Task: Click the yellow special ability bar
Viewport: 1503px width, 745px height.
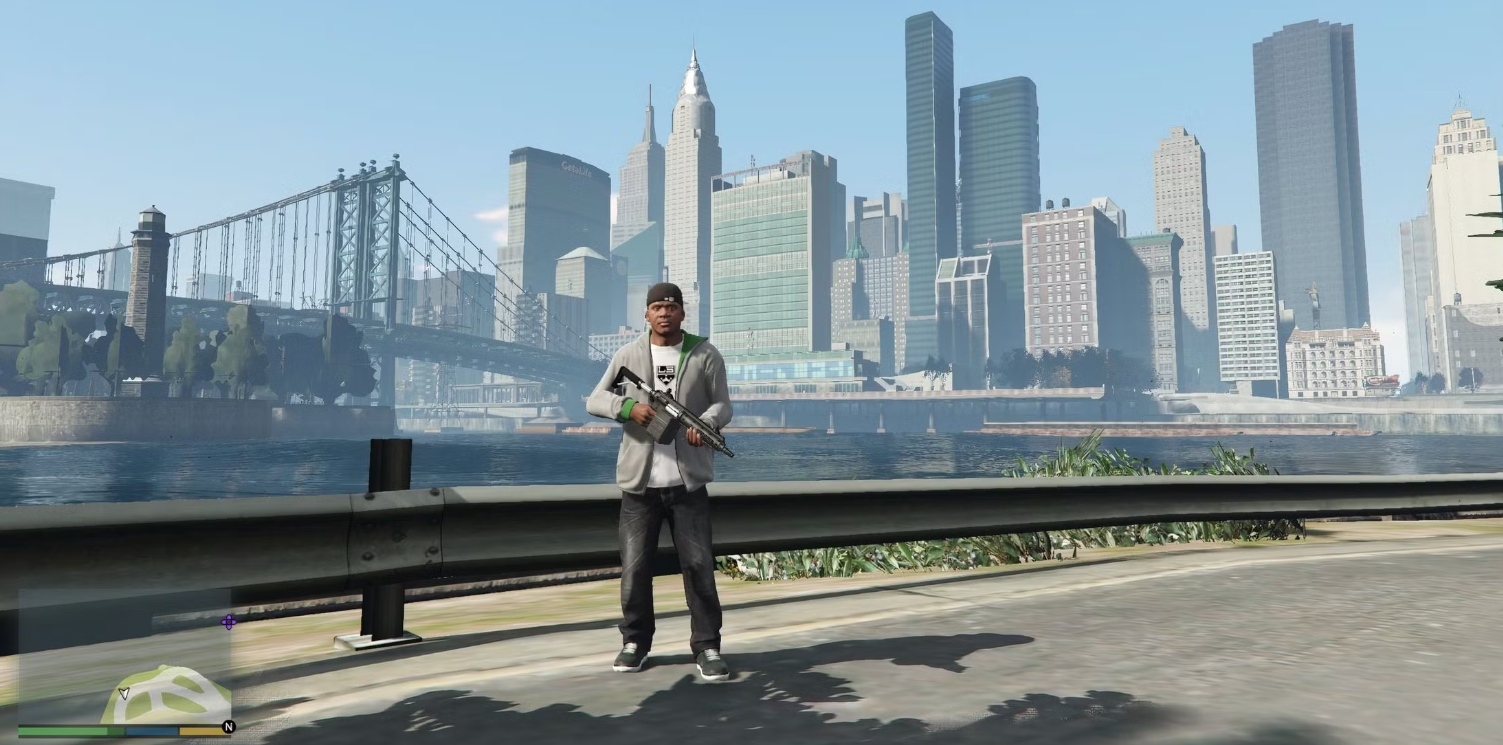Action: pyautogui.click(x=200, y=730)
